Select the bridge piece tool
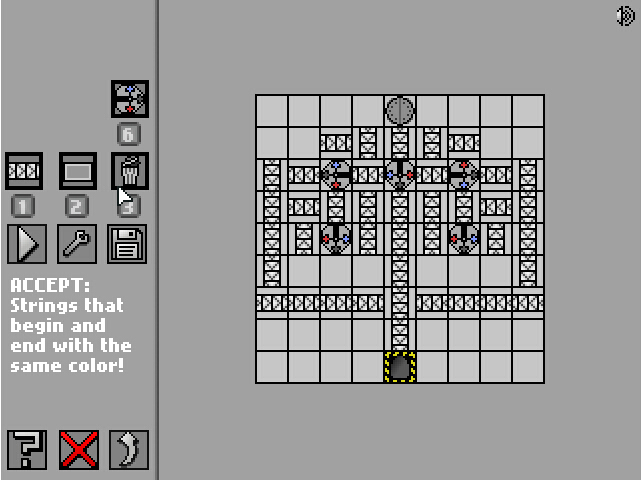The height and width of the screenshot is (481, 642). [78, 171]
